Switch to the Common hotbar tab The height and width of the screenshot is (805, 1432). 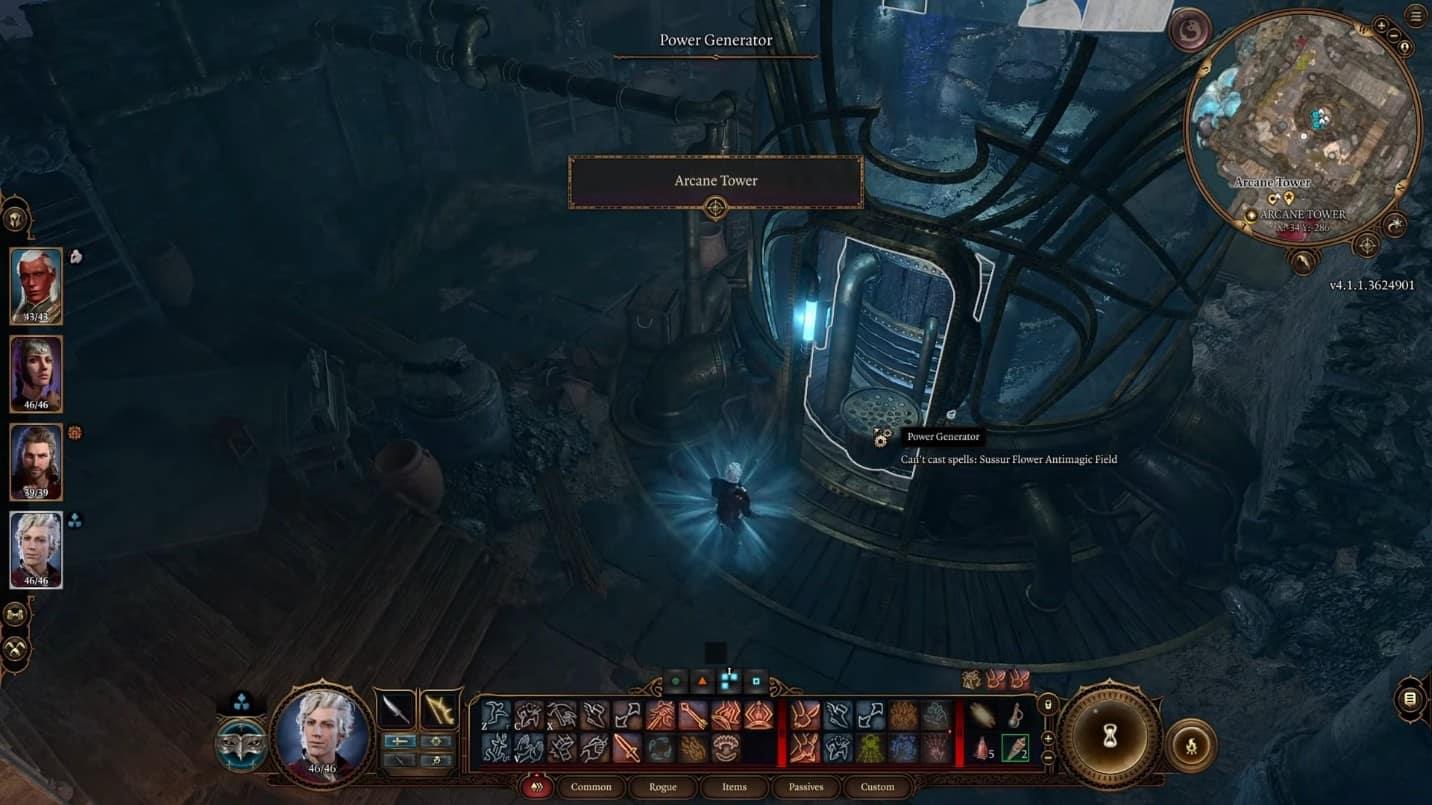(x=590, y=787)
